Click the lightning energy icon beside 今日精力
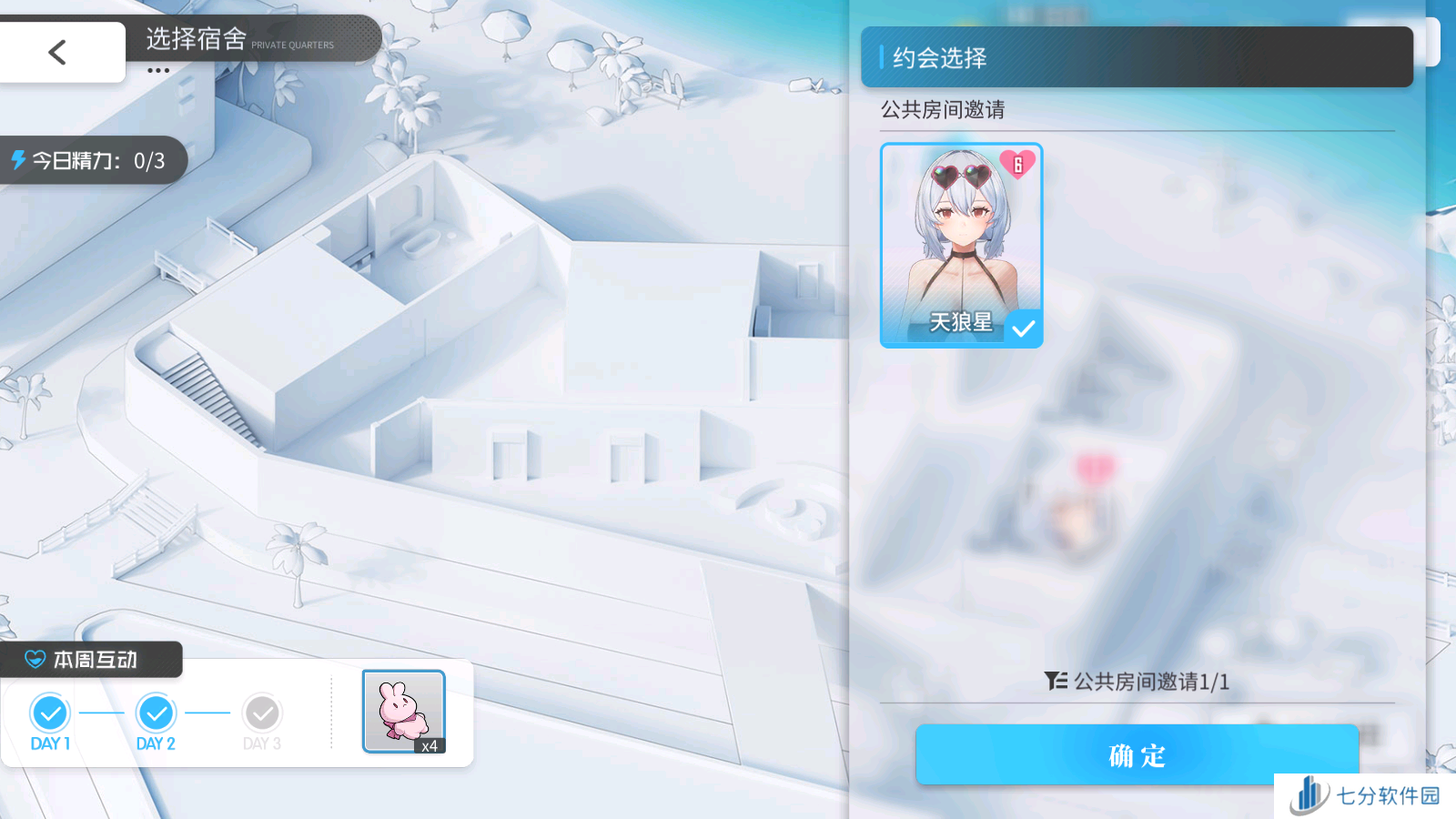1456x819 pixels. point(16,160)
